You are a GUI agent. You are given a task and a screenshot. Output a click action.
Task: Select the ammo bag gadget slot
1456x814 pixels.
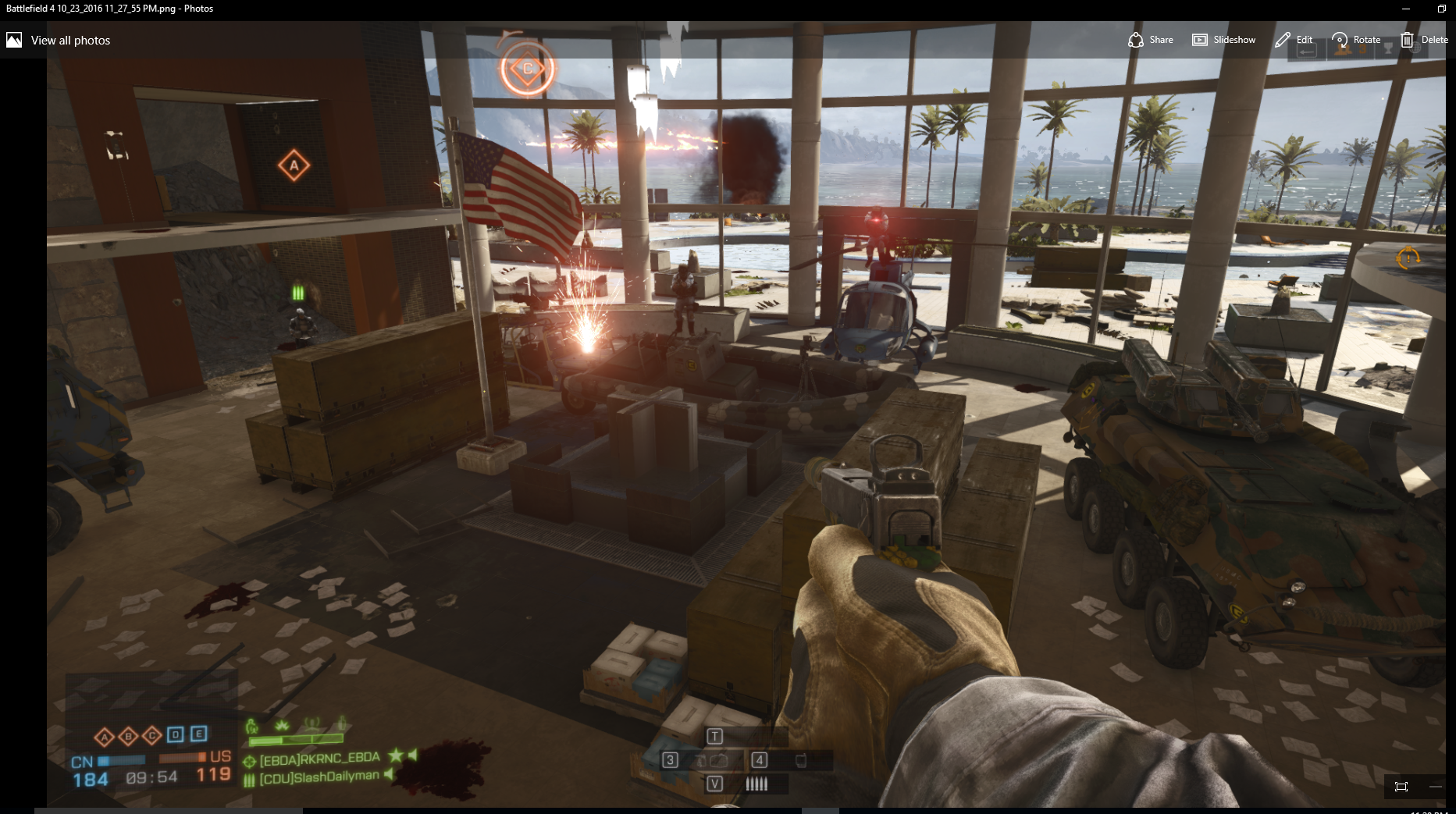(x=710, y=760)
